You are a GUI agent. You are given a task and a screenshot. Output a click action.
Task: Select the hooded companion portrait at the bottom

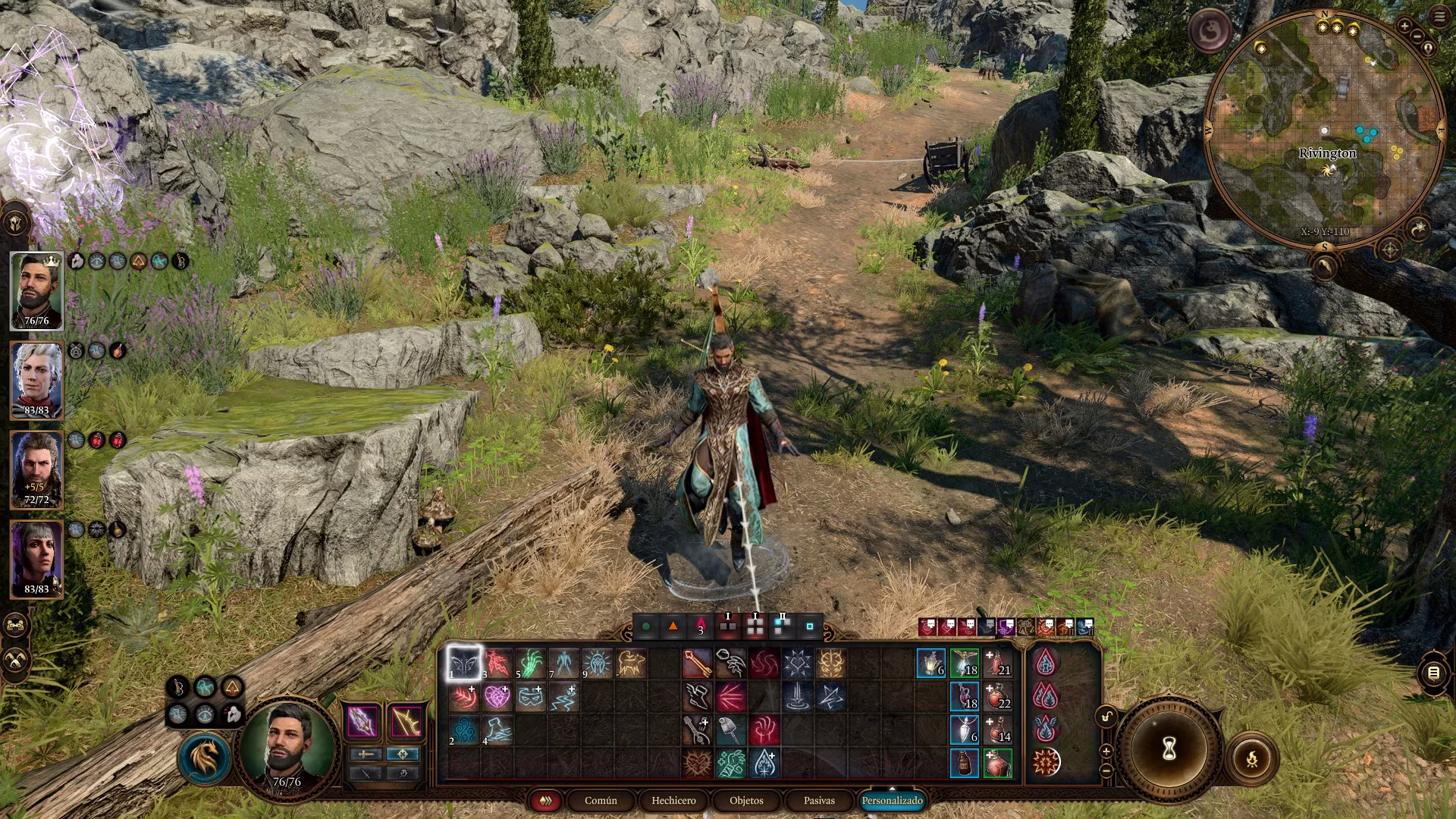tap(36, 559)
